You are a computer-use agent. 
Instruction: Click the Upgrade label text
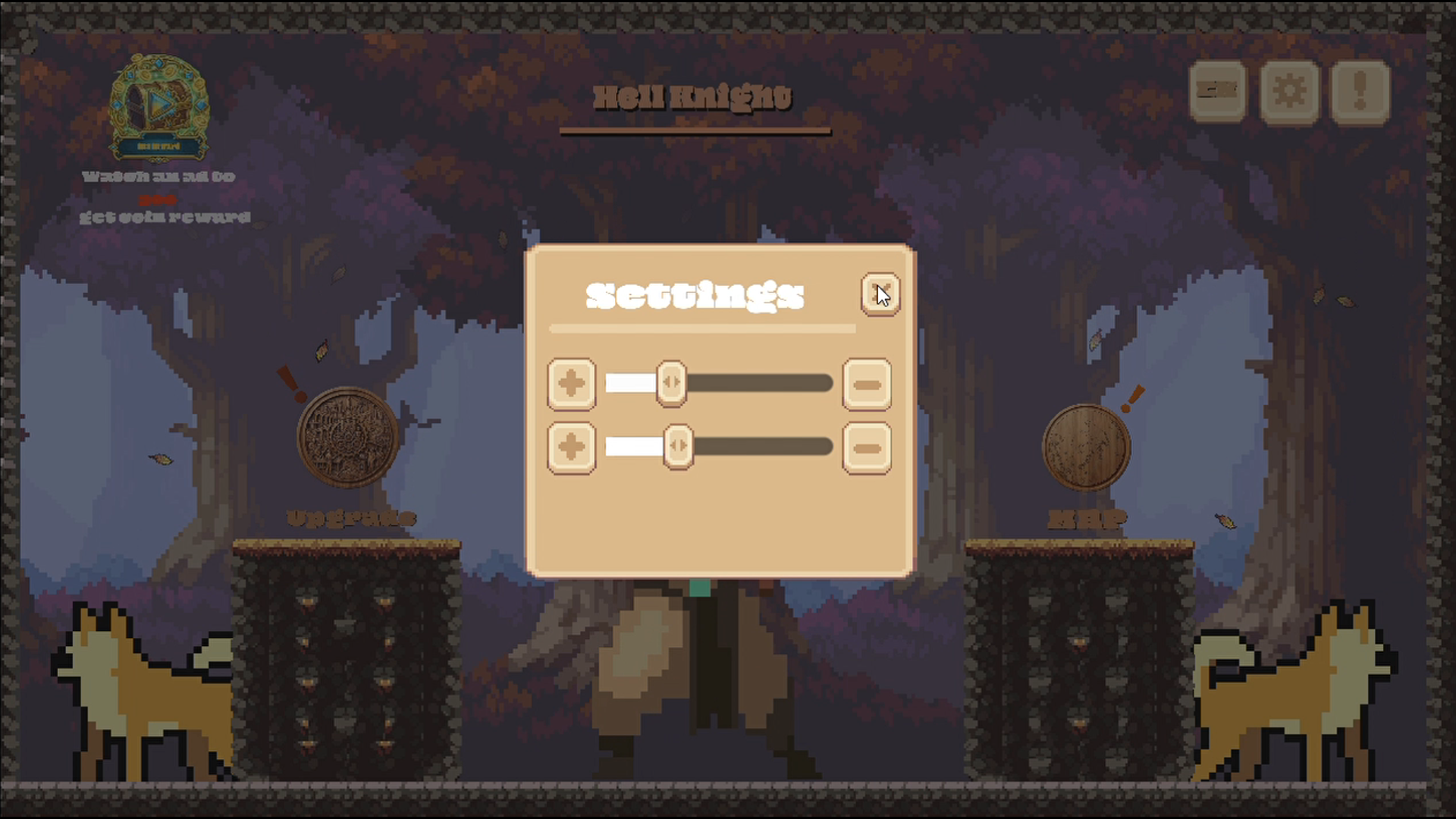tap(350, 519)
